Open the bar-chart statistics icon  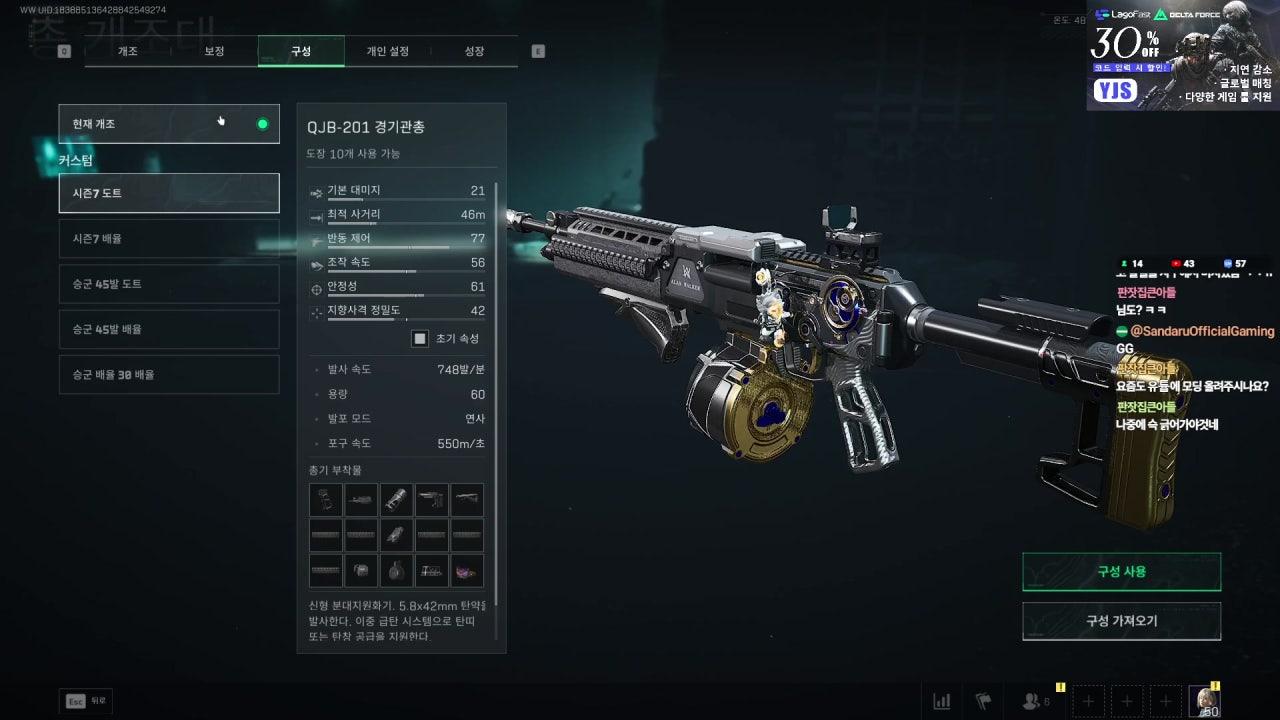[x=941, y=701]
